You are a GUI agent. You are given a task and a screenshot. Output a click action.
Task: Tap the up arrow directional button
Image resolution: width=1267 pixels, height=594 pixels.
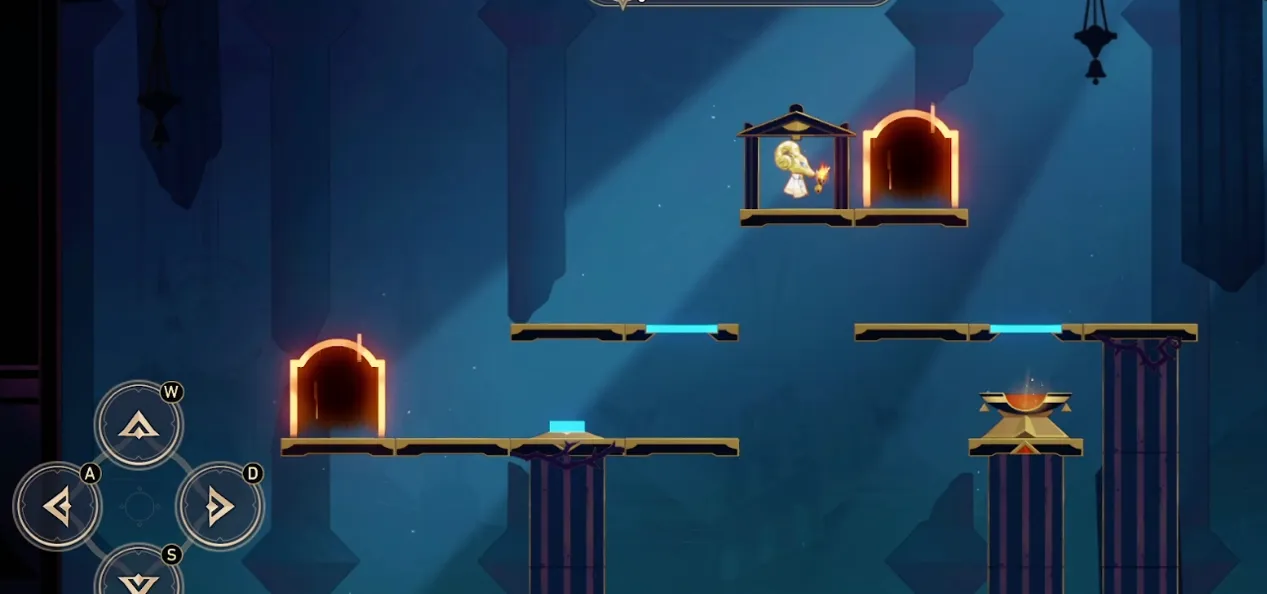(139, 426)
